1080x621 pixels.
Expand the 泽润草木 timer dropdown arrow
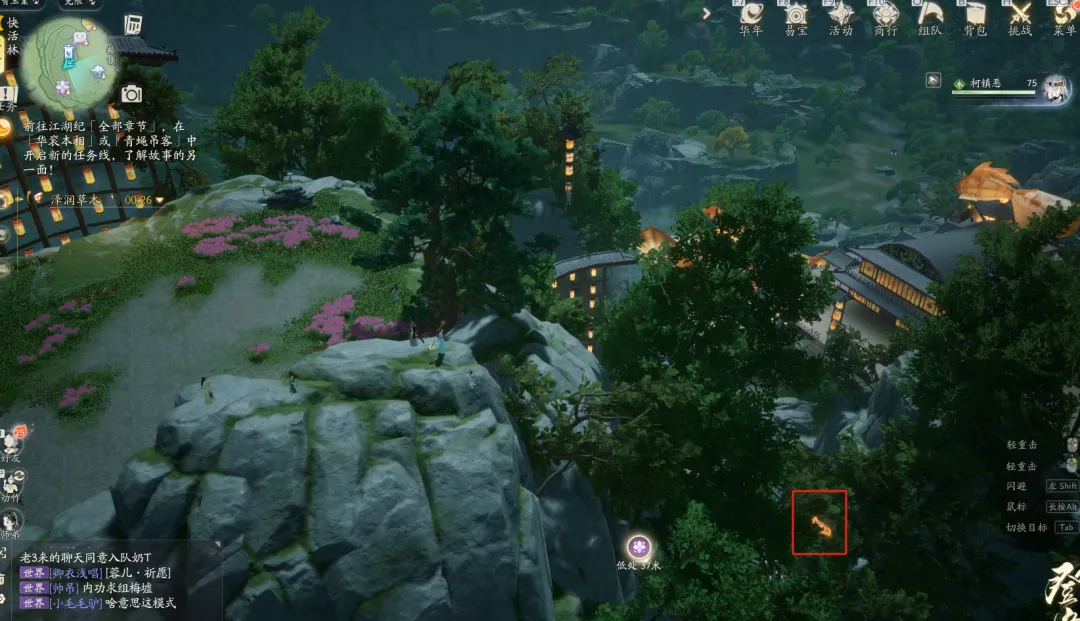pyautogui.click(x=160, y=200)
